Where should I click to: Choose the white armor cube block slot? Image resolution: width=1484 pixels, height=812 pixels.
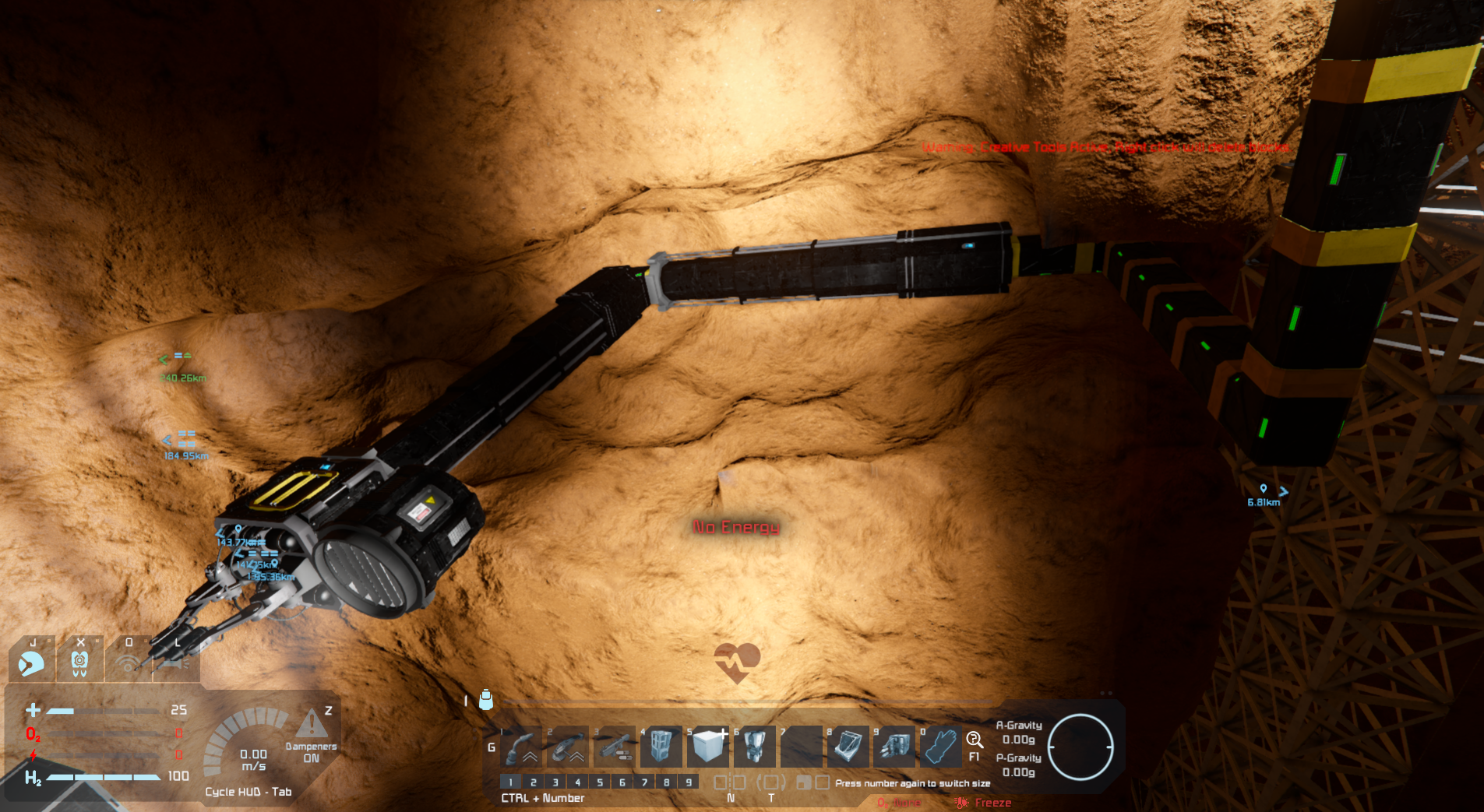pyautogui.click(x=707, y=746)
